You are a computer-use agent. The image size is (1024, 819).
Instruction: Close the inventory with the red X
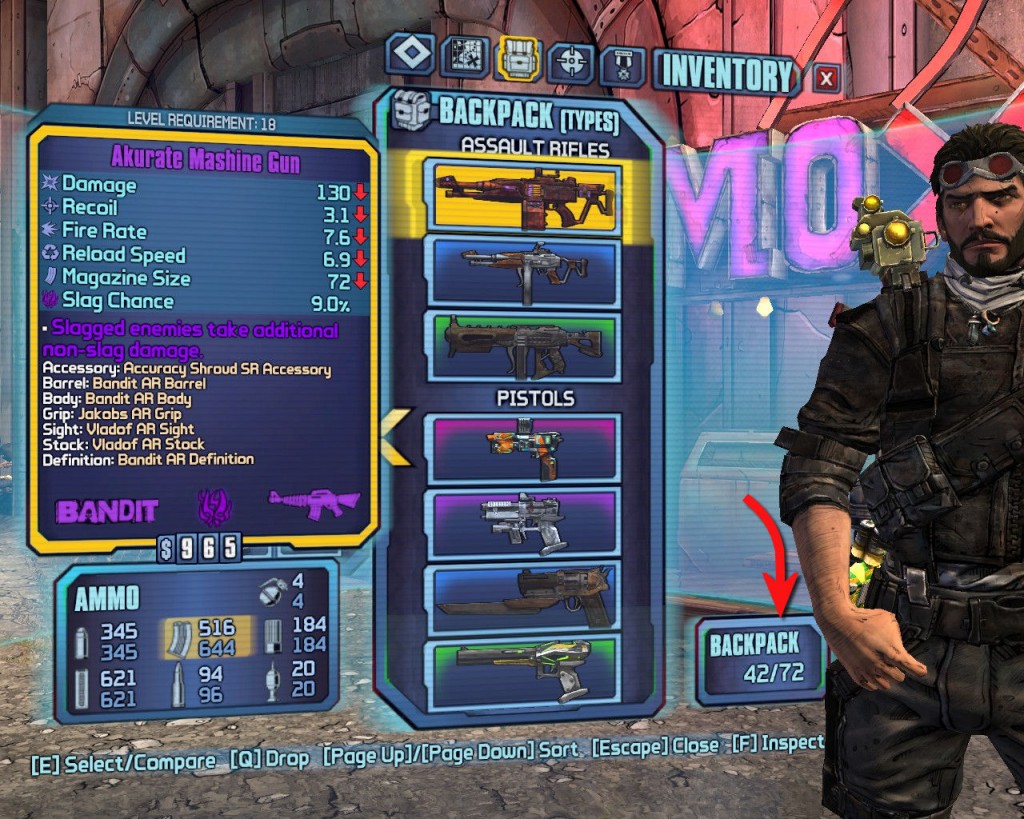(826, 77)
